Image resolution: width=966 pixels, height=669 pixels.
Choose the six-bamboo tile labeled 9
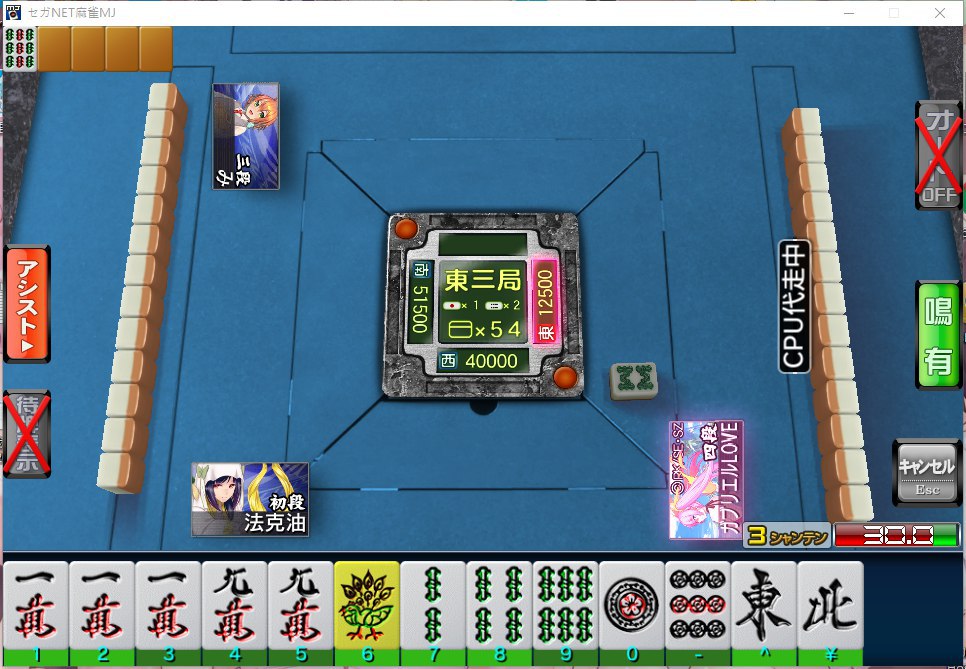pyautogui.click(x=565, y=607)
